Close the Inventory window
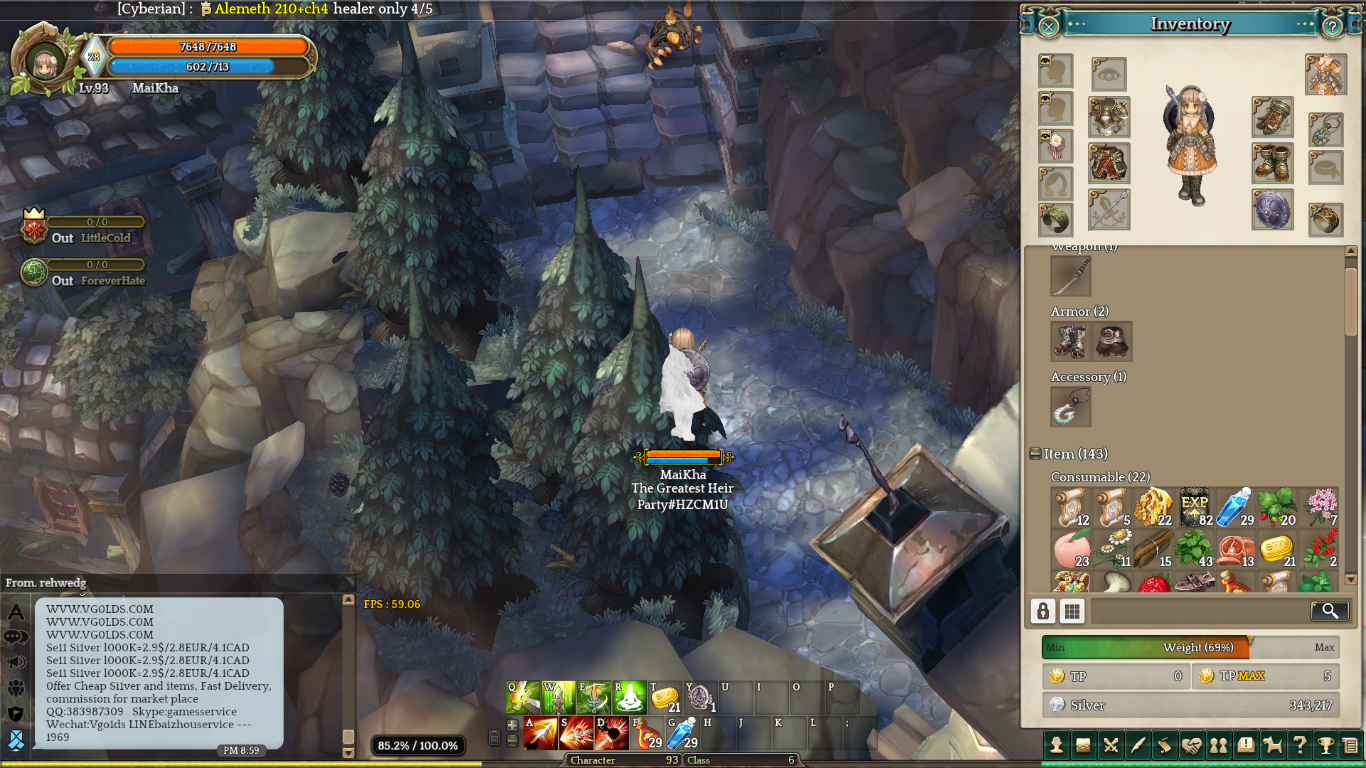The image size is (1366, 768). coord(1048,26)
